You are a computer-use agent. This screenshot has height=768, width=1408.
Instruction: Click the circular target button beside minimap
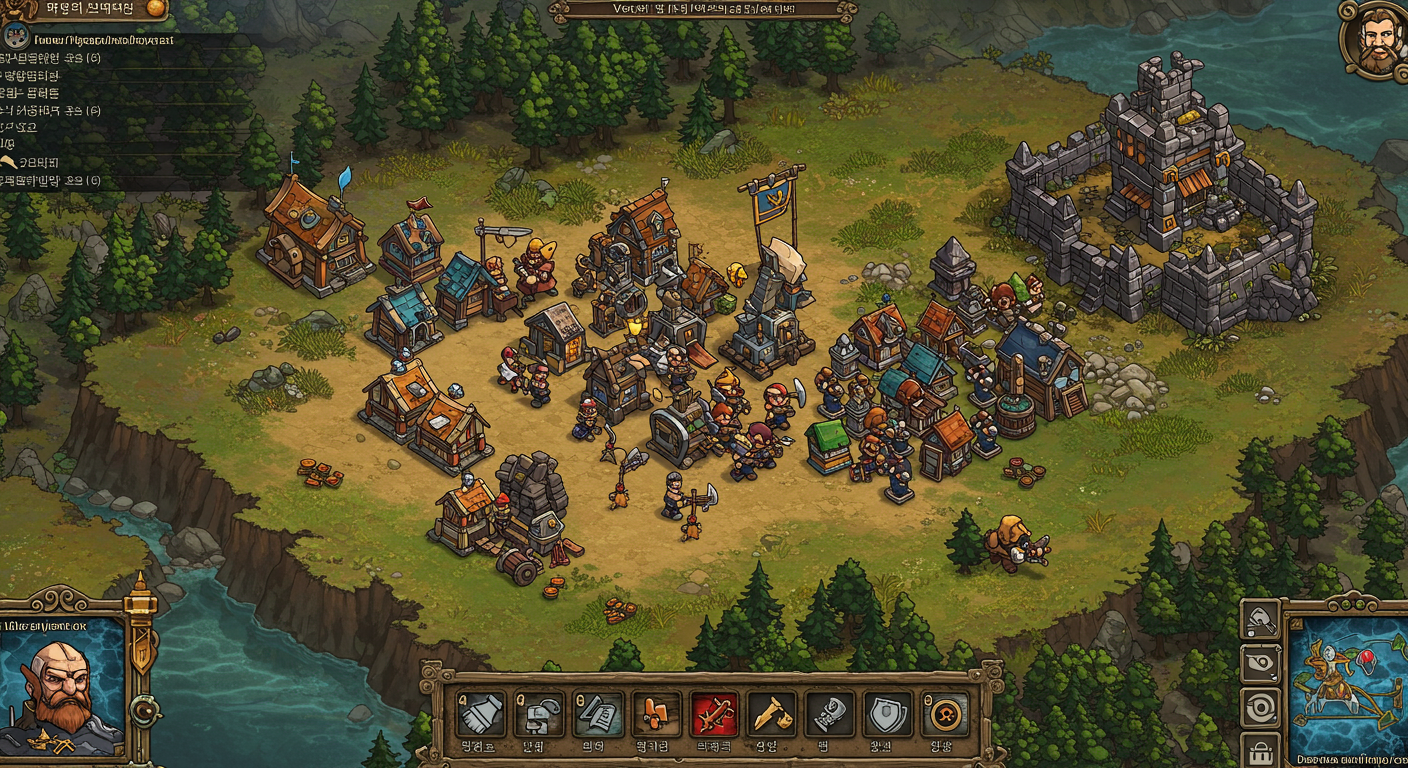tap(1260, 706)
